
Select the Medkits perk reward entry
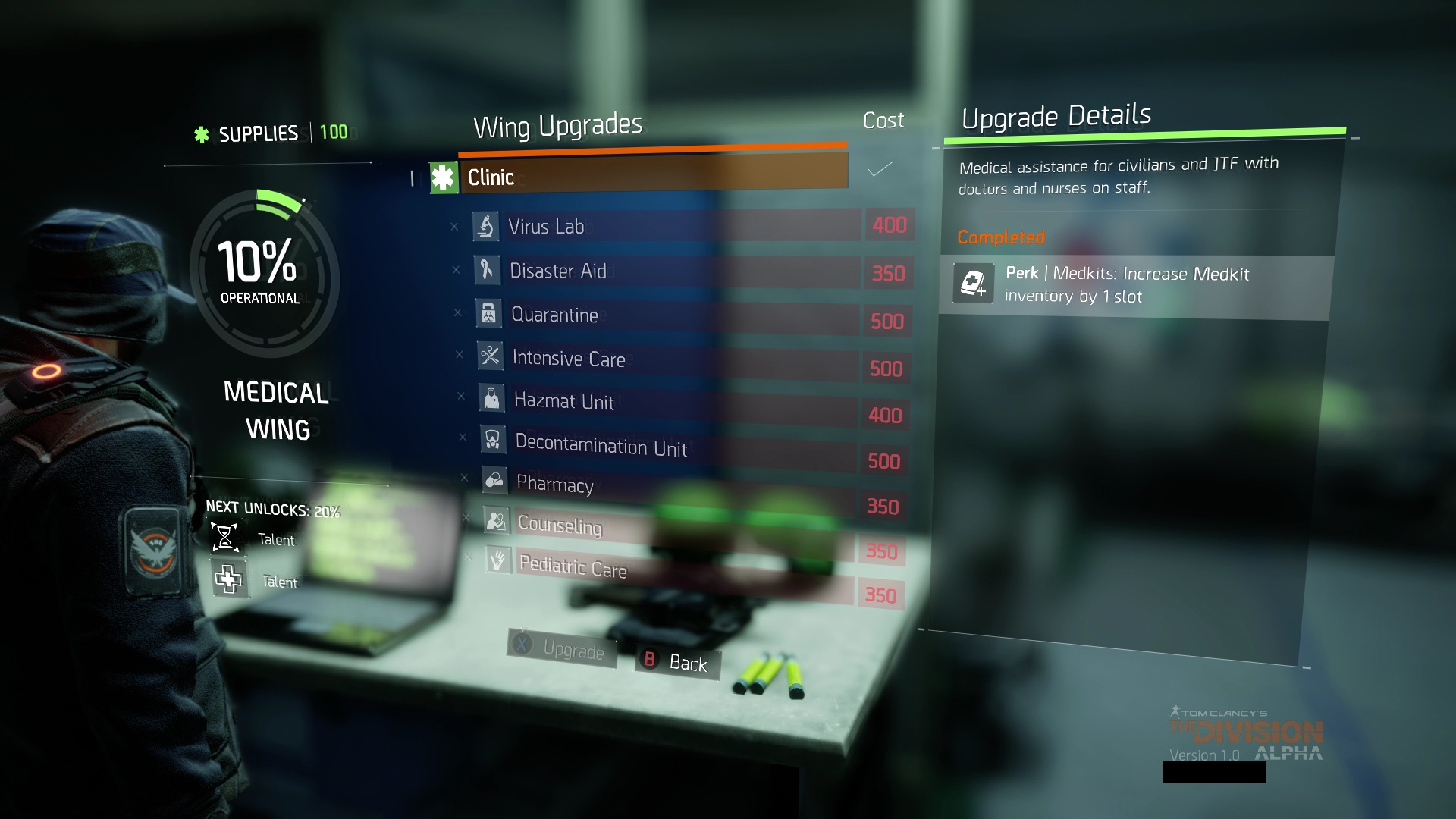(1134, 285)
